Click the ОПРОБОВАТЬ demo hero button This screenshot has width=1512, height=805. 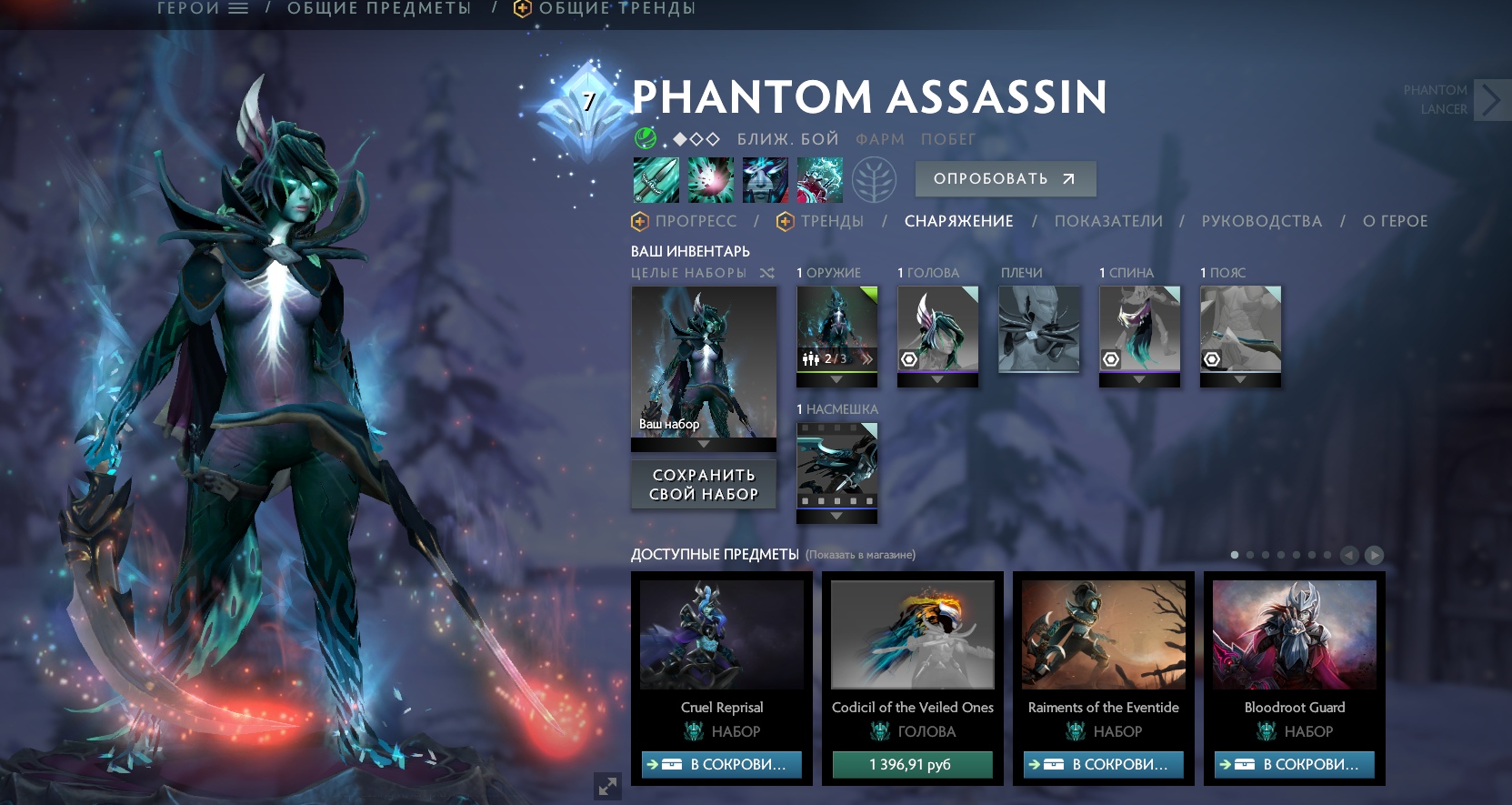click(1005, 179)
